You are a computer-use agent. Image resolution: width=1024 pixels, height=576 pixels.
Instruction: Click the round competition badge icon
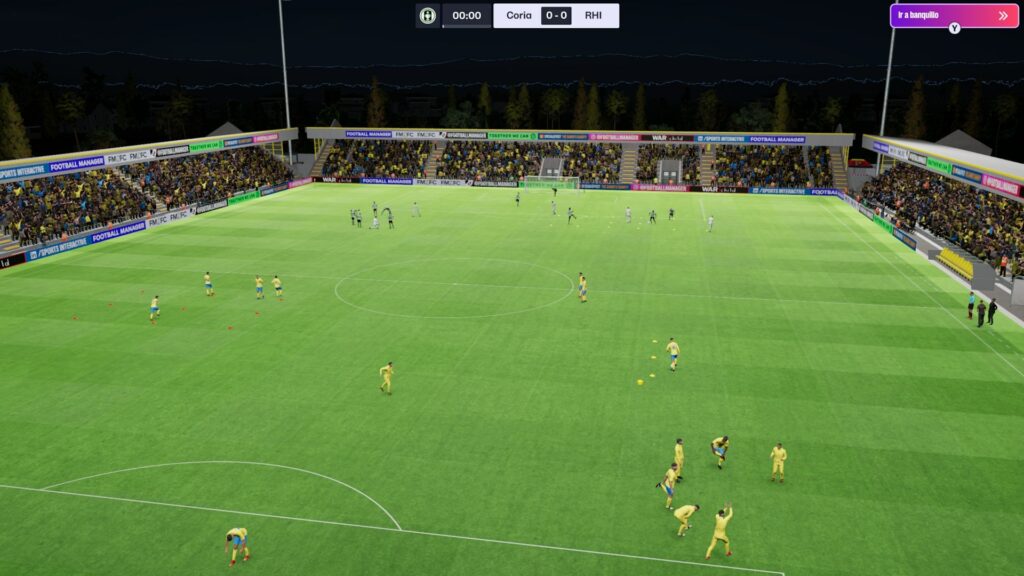[x=428, y=16]
